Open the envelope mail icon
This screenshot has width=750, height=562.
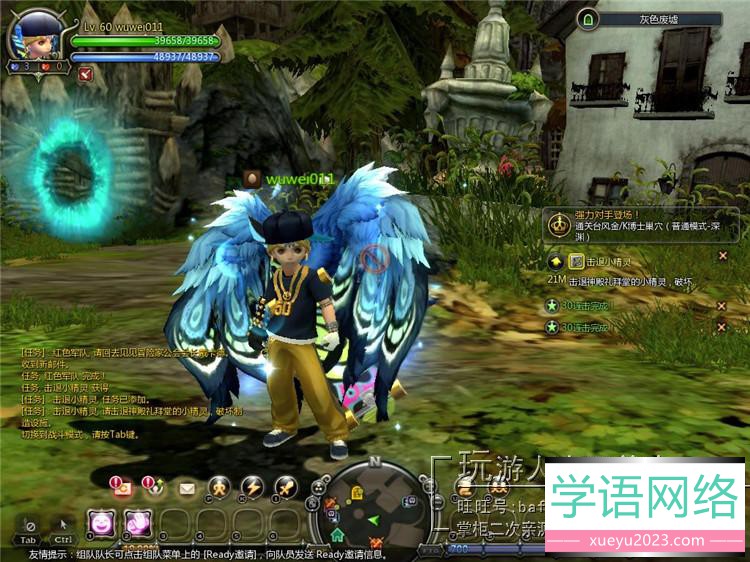coord(187,488)
